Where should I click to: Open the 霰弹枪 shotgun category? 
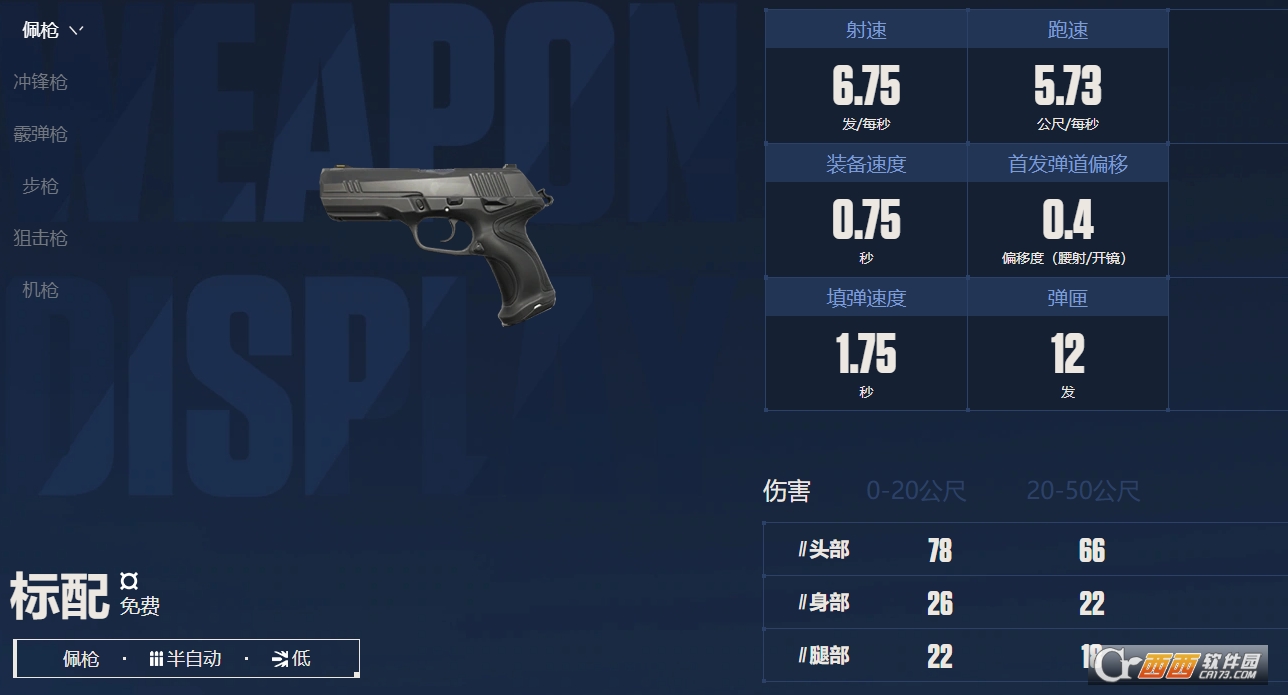click(40, 134)
